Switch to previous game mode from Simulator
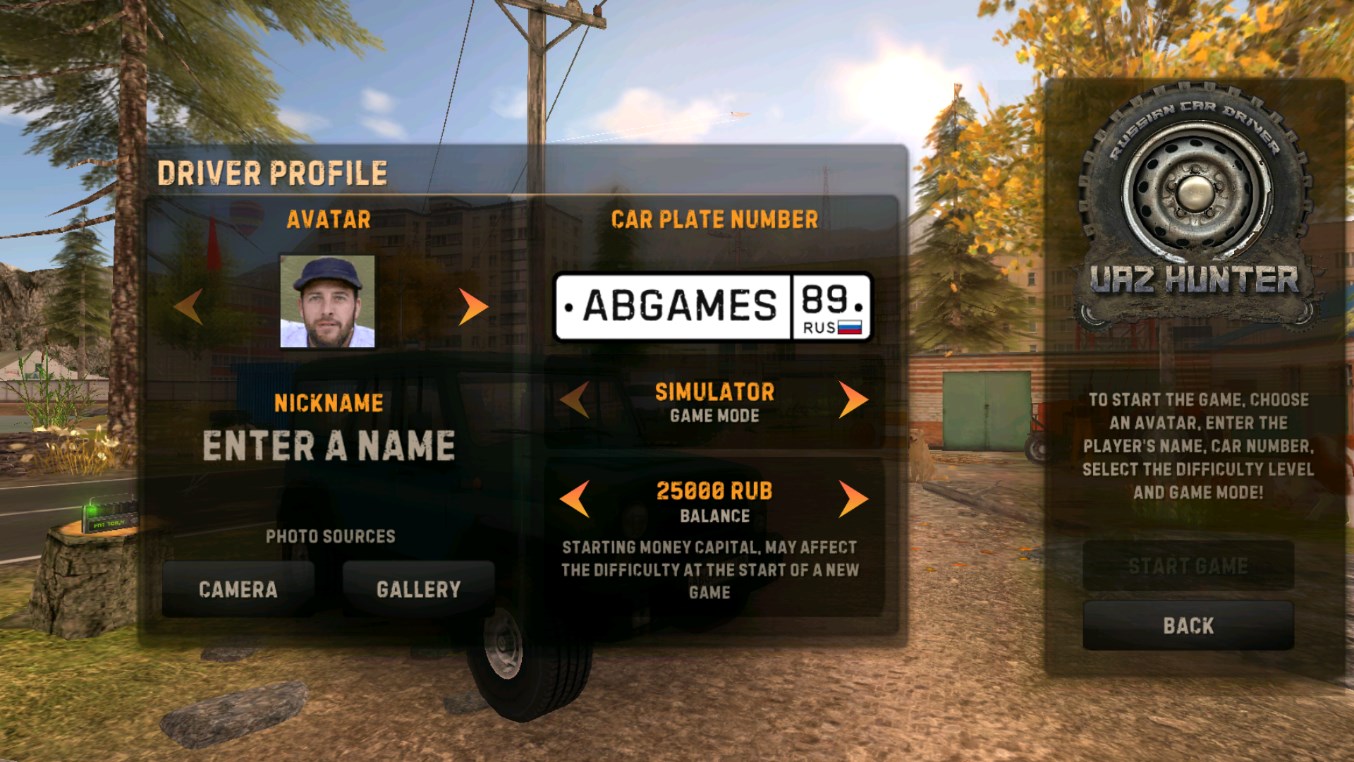Image resolution: width=1354 pixels, height=762 pixels. pos(575,400)
